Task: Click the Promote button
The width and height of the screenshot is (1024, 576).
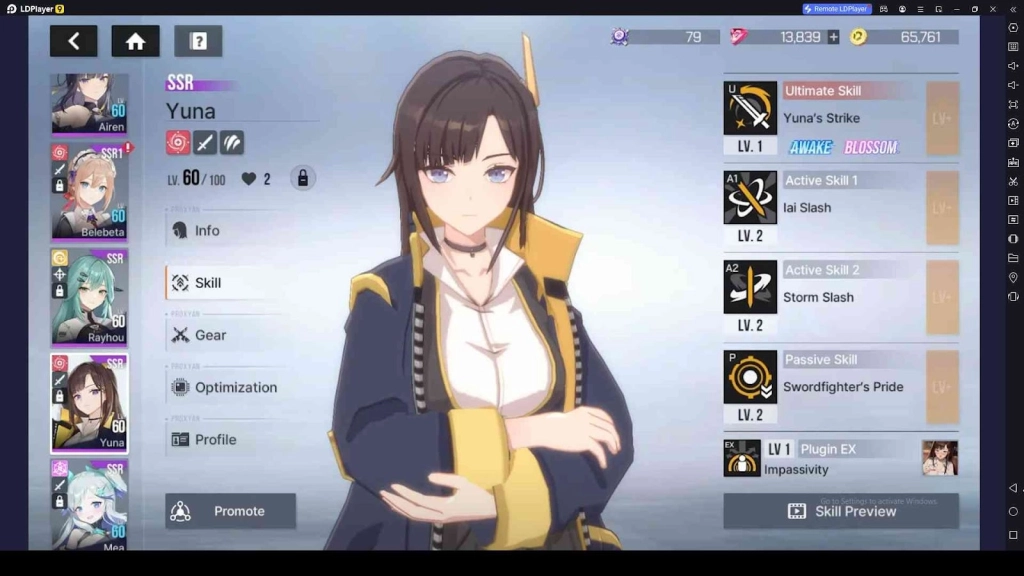Action: tap(230, 511)
